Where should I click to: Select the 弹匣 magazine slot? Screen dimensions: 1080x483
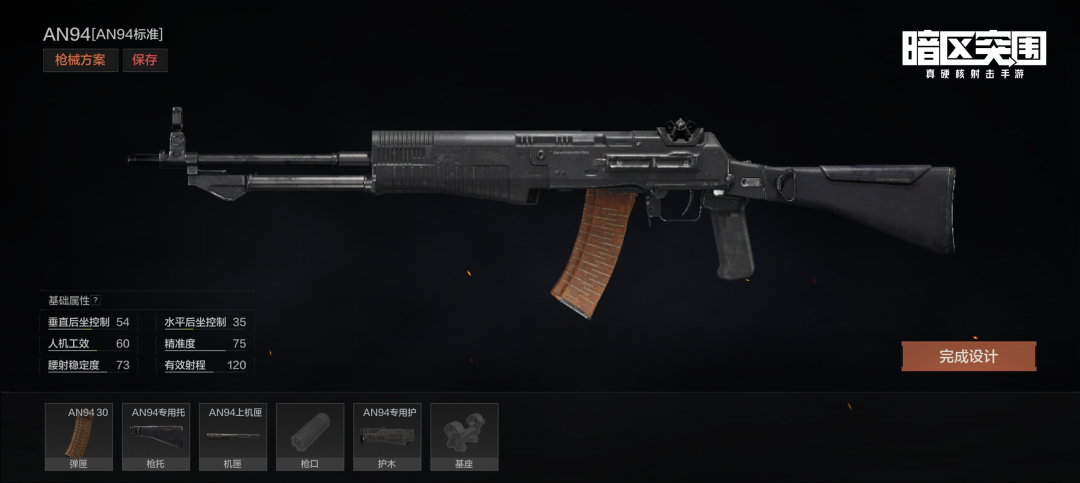click(79, 437)
